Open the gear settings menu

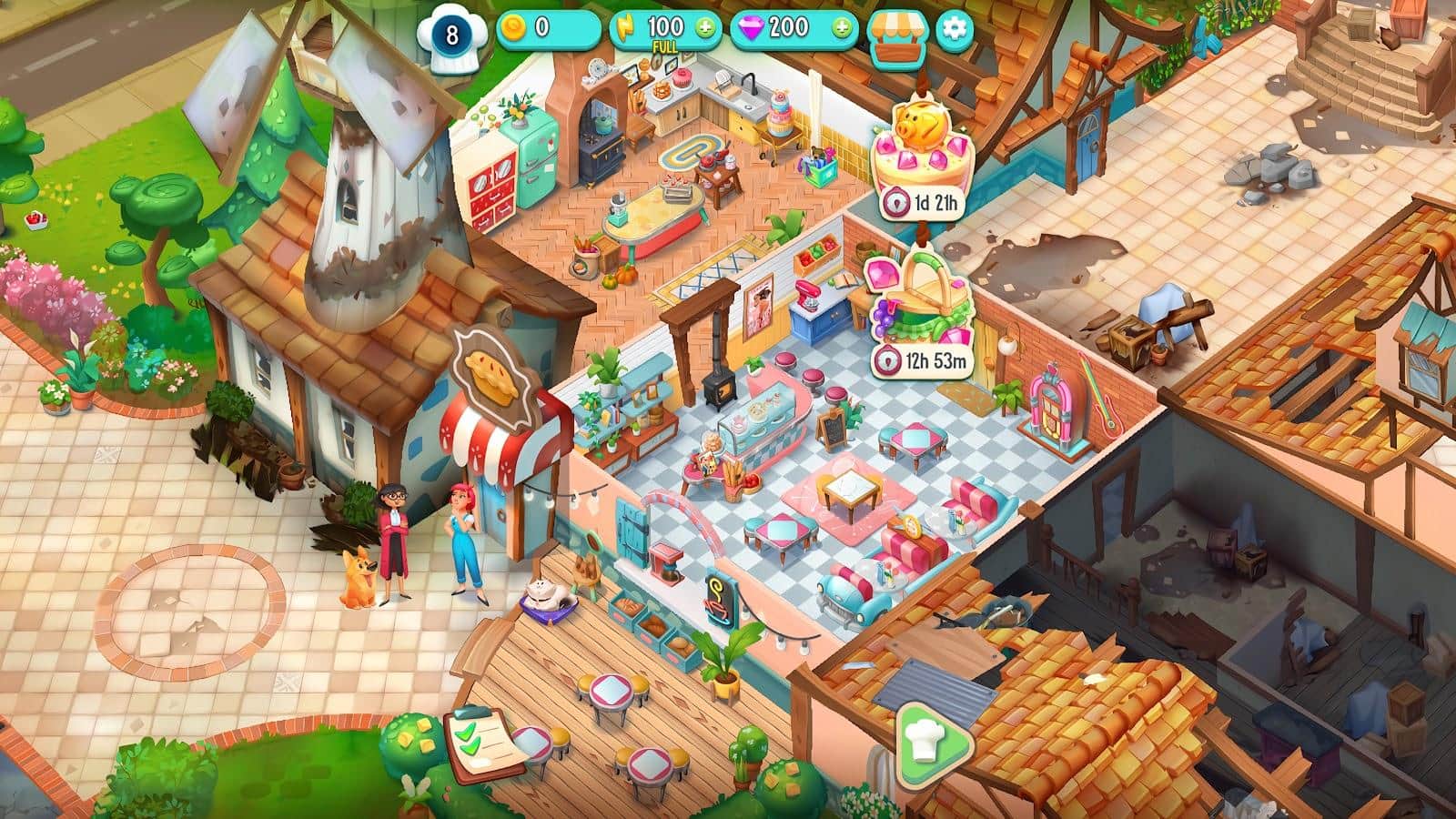tap(954, 28)
